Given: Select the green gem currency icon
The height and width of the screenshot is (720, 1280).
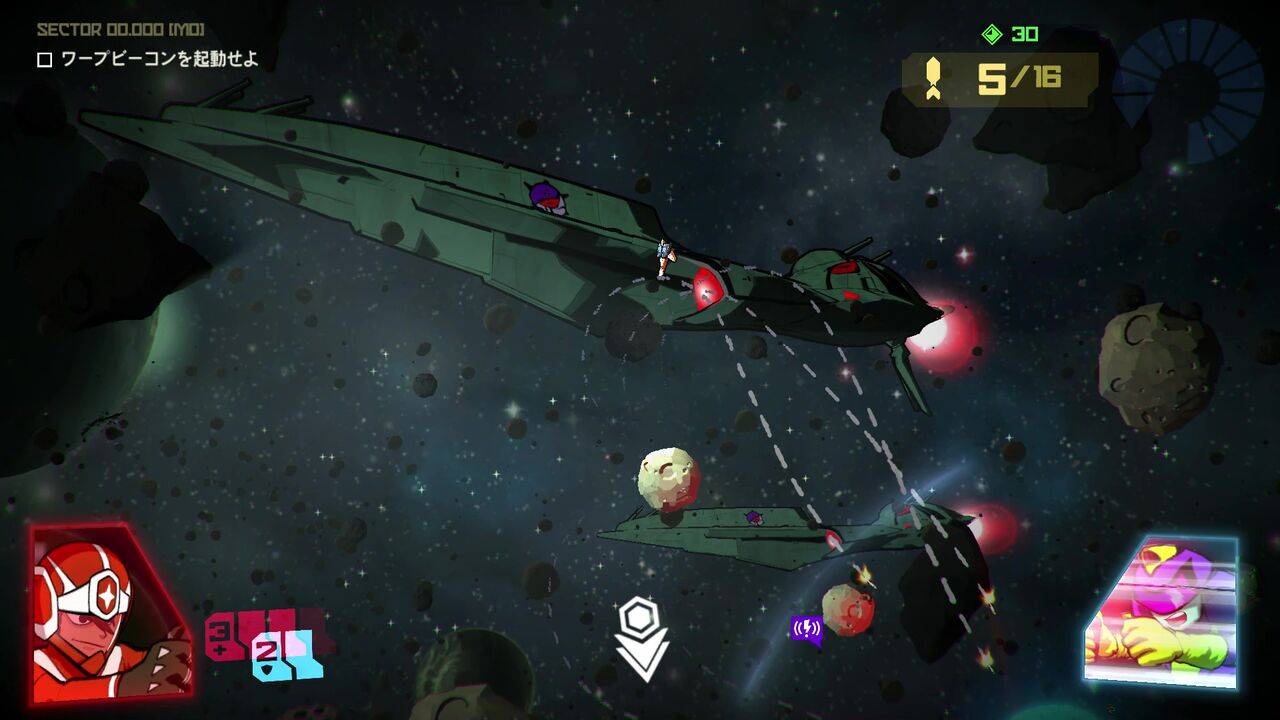Looking at the screenshot, I should (x=990, y=33).
